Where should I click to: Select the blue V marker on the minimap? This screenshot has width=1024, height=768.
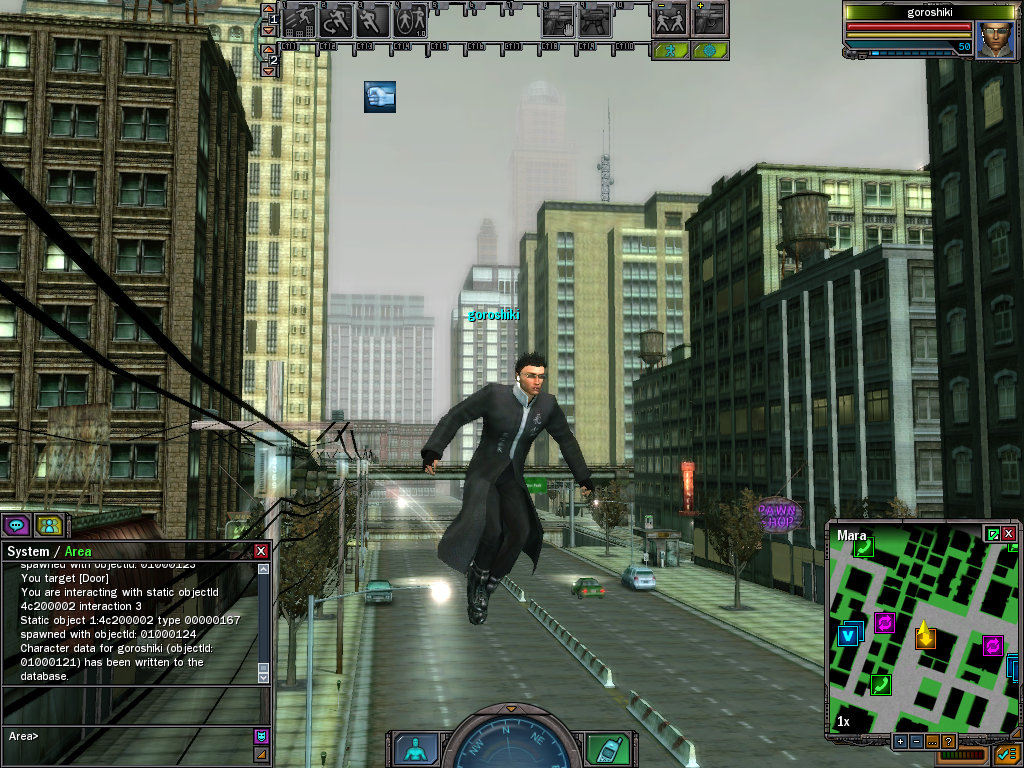pyautogui.click(x=849, y=635)
